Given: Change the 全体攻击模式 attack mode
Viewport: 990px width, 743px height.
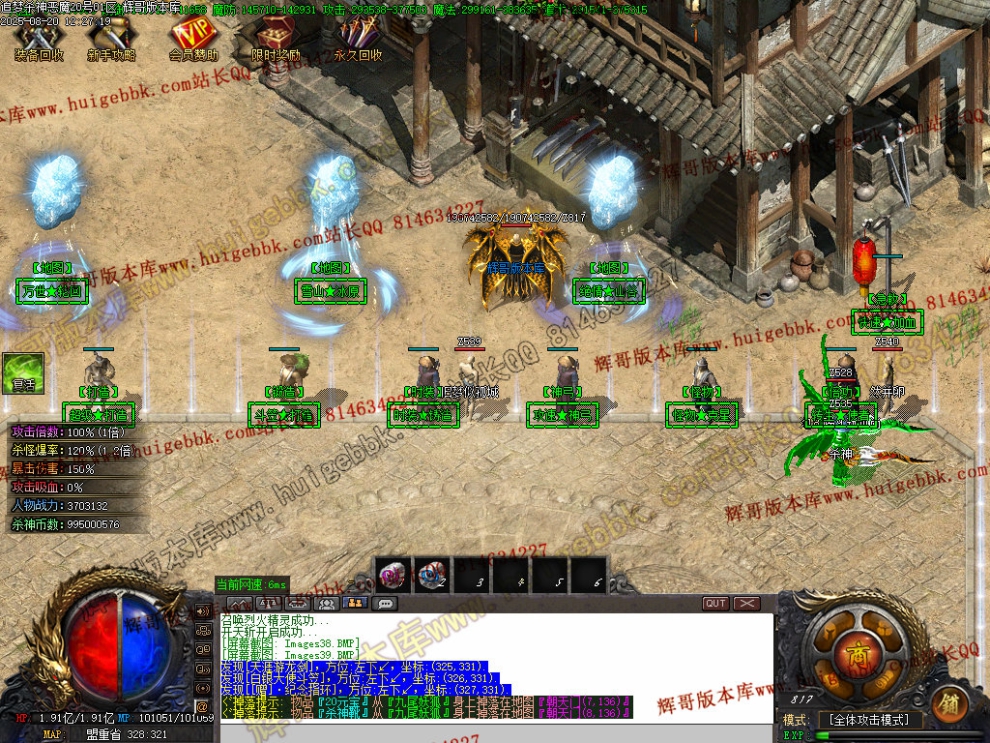Looking at the screenshot, I should [867, 720].
